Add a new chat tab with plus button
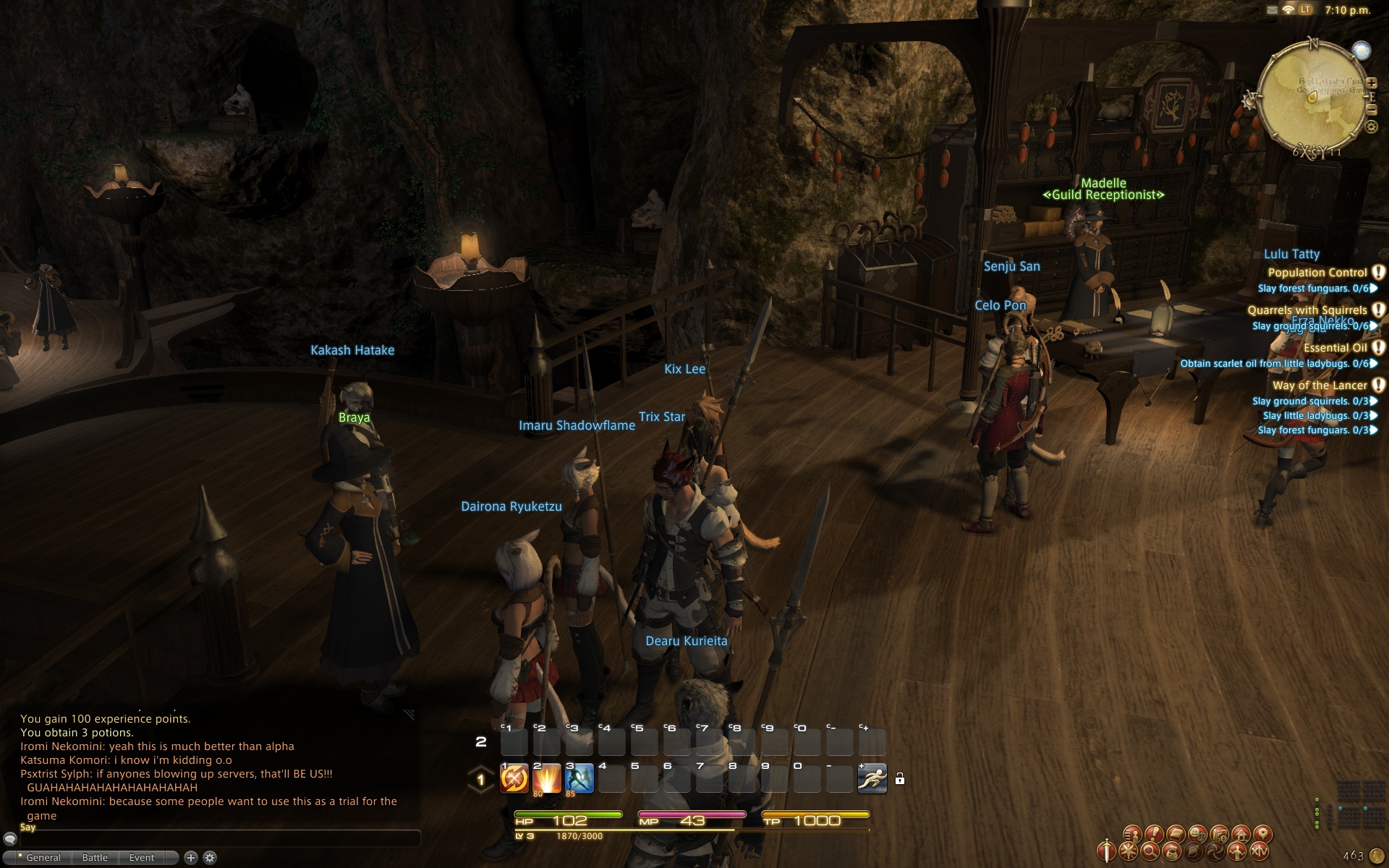Screen dimensions: 1389x868 click(191, 858)
